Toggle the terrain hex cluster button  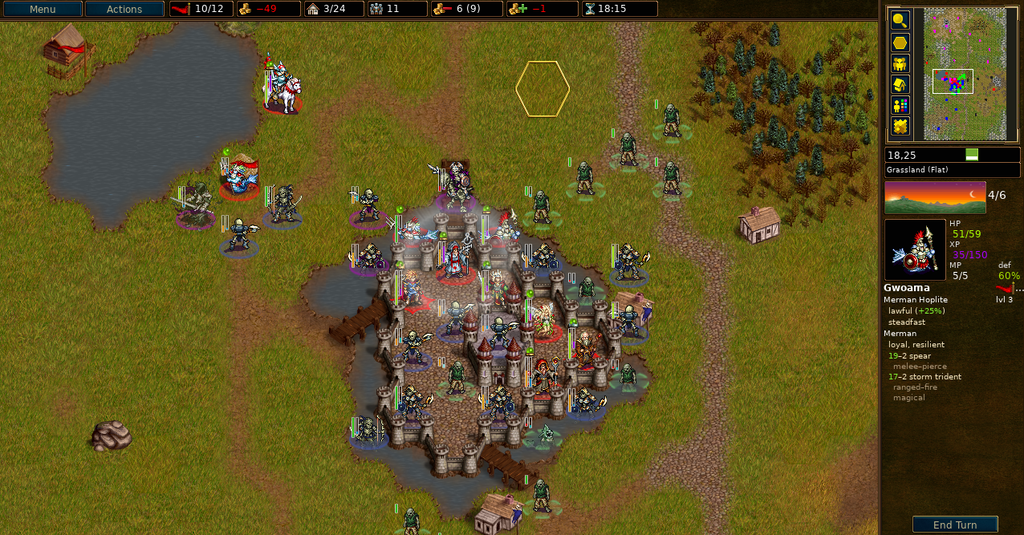point(900,127)
